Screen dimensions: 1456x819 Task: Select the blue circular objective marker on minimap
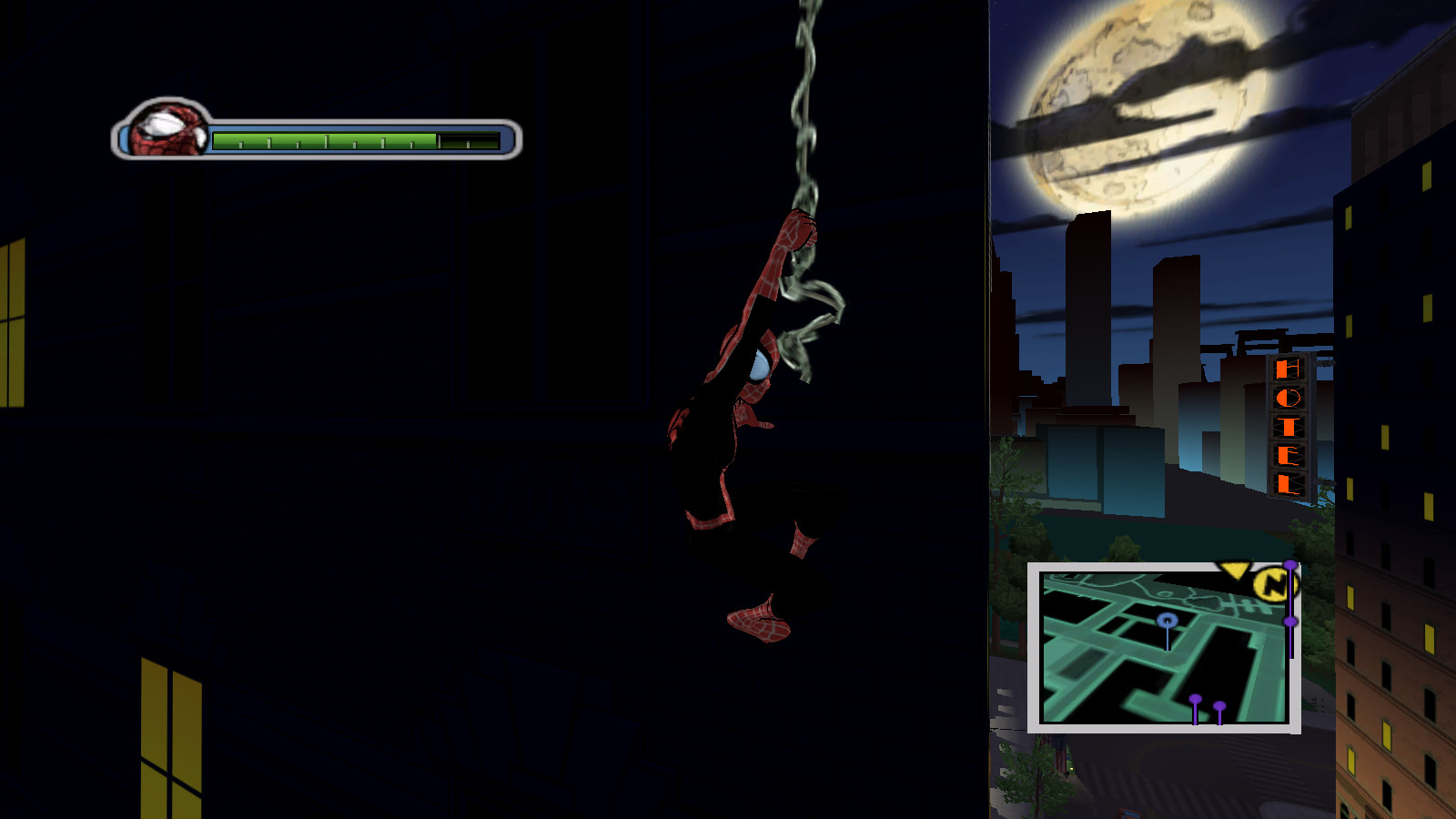[x=1167, y=620]
